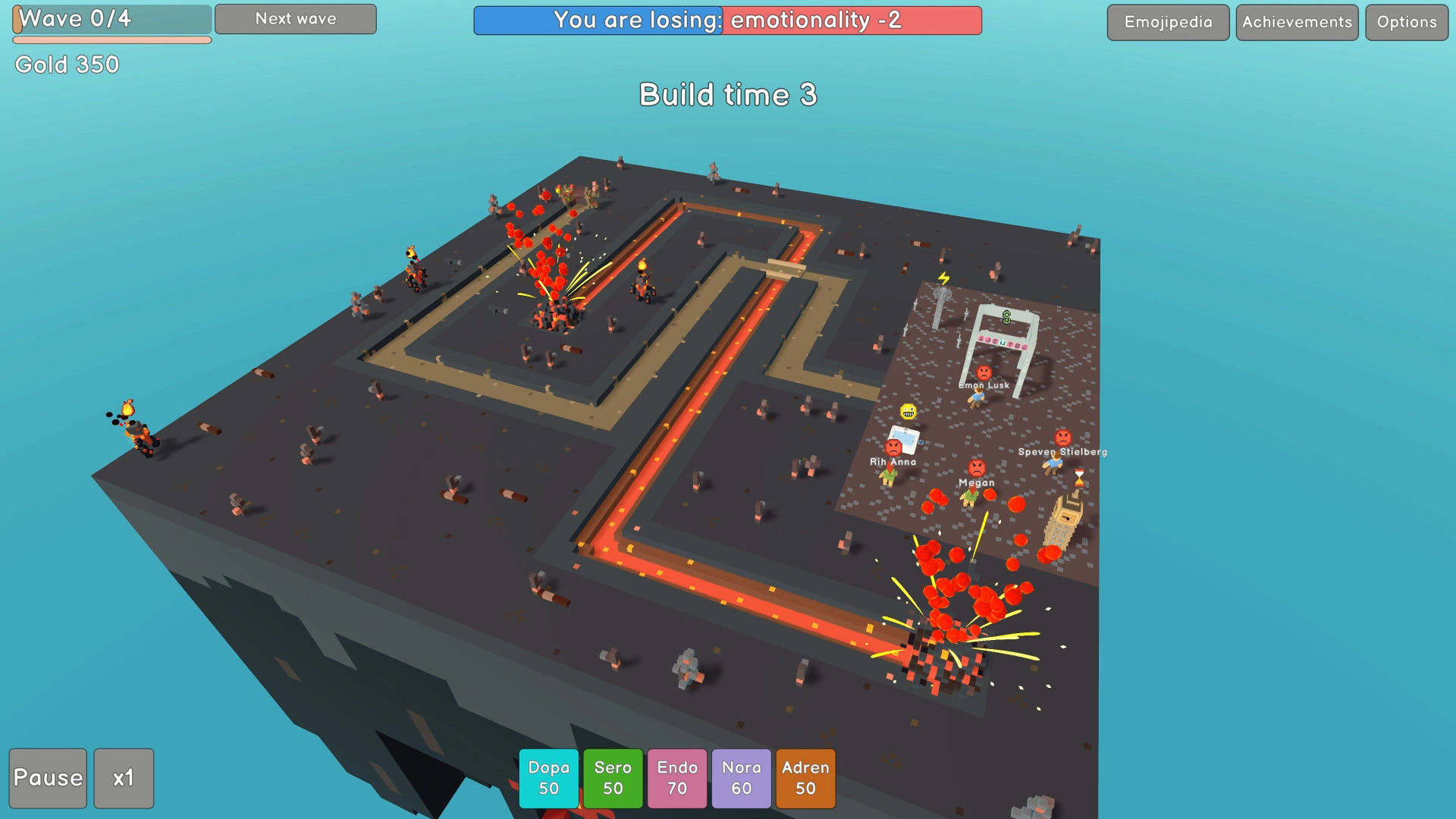The height and width of the screenshot is (819, 1456).
Task: Select the Endo 70 tower
Action: click(x=676, y=778)
